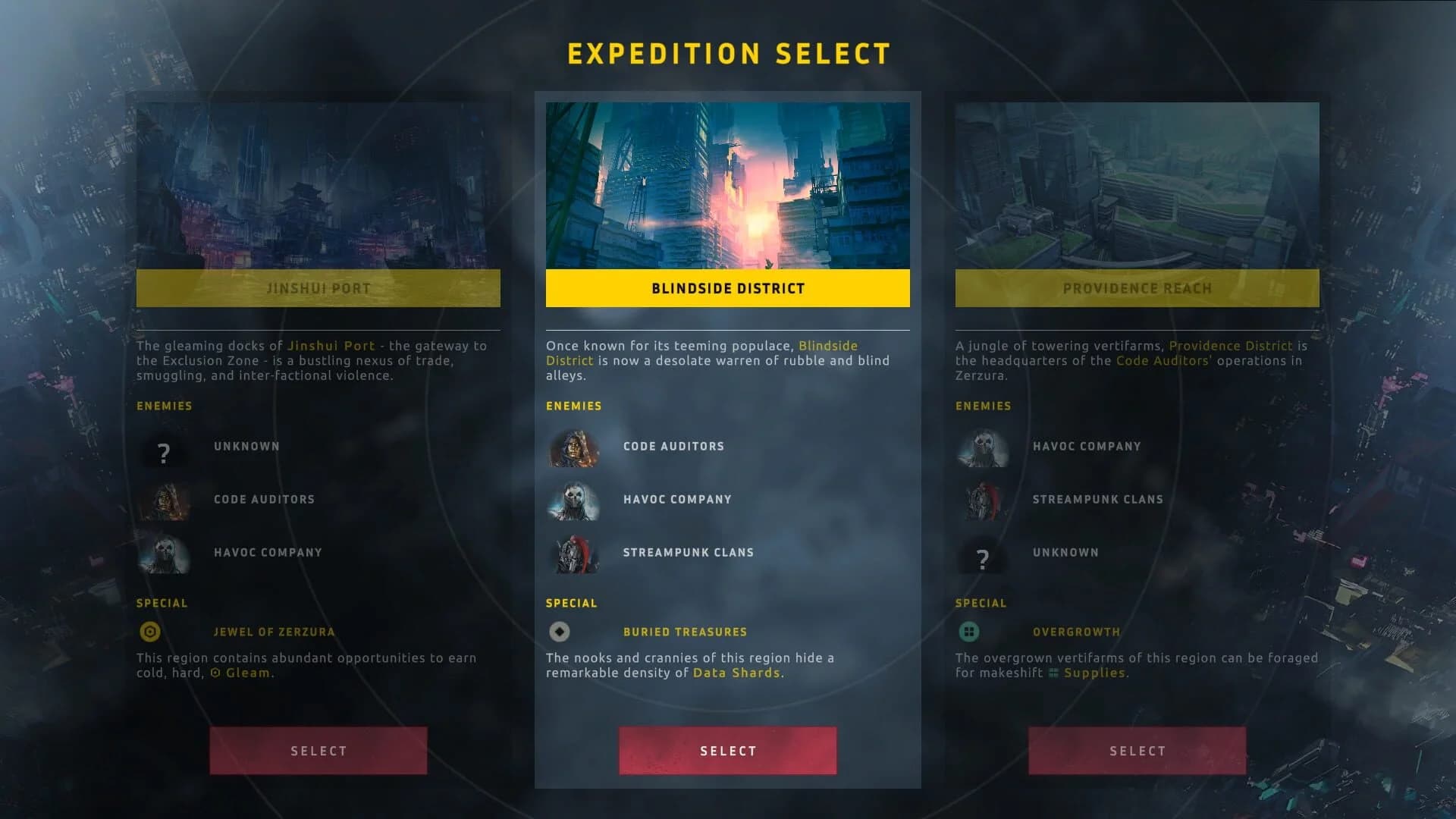Click the Buried Treasures special icon

point(559,631)
